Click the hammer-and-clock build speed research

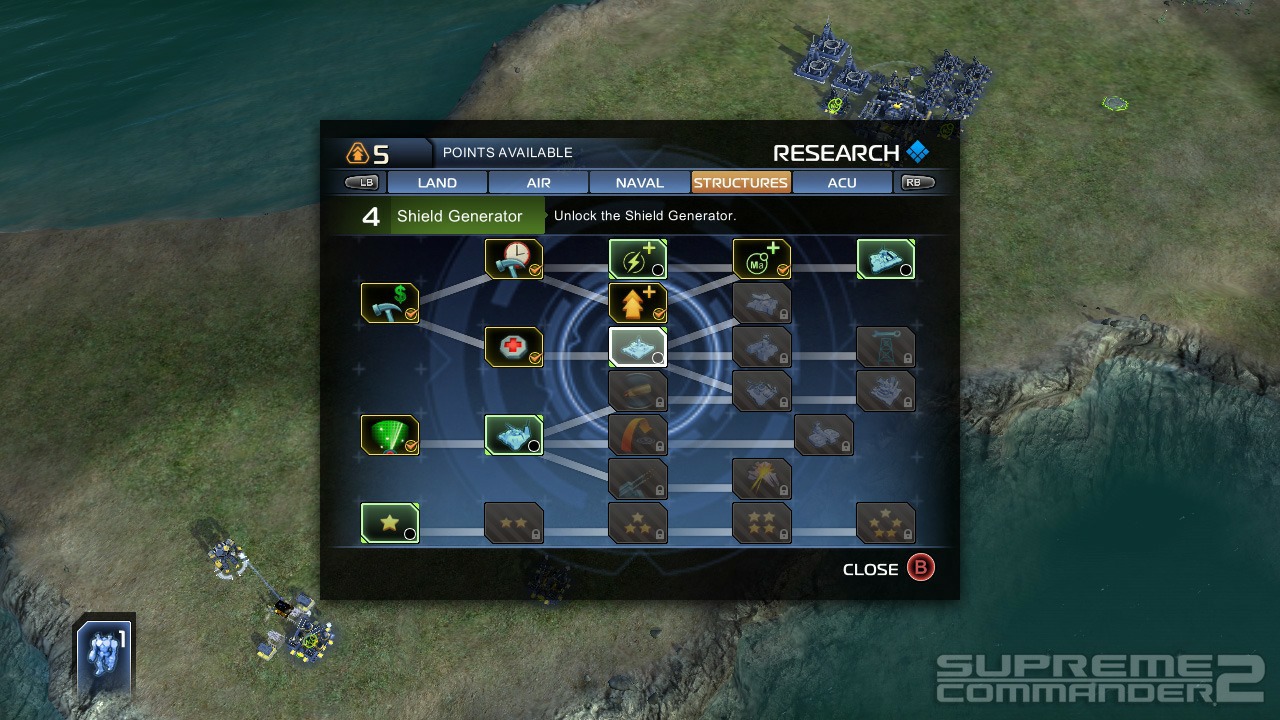(x=514, y=258)
